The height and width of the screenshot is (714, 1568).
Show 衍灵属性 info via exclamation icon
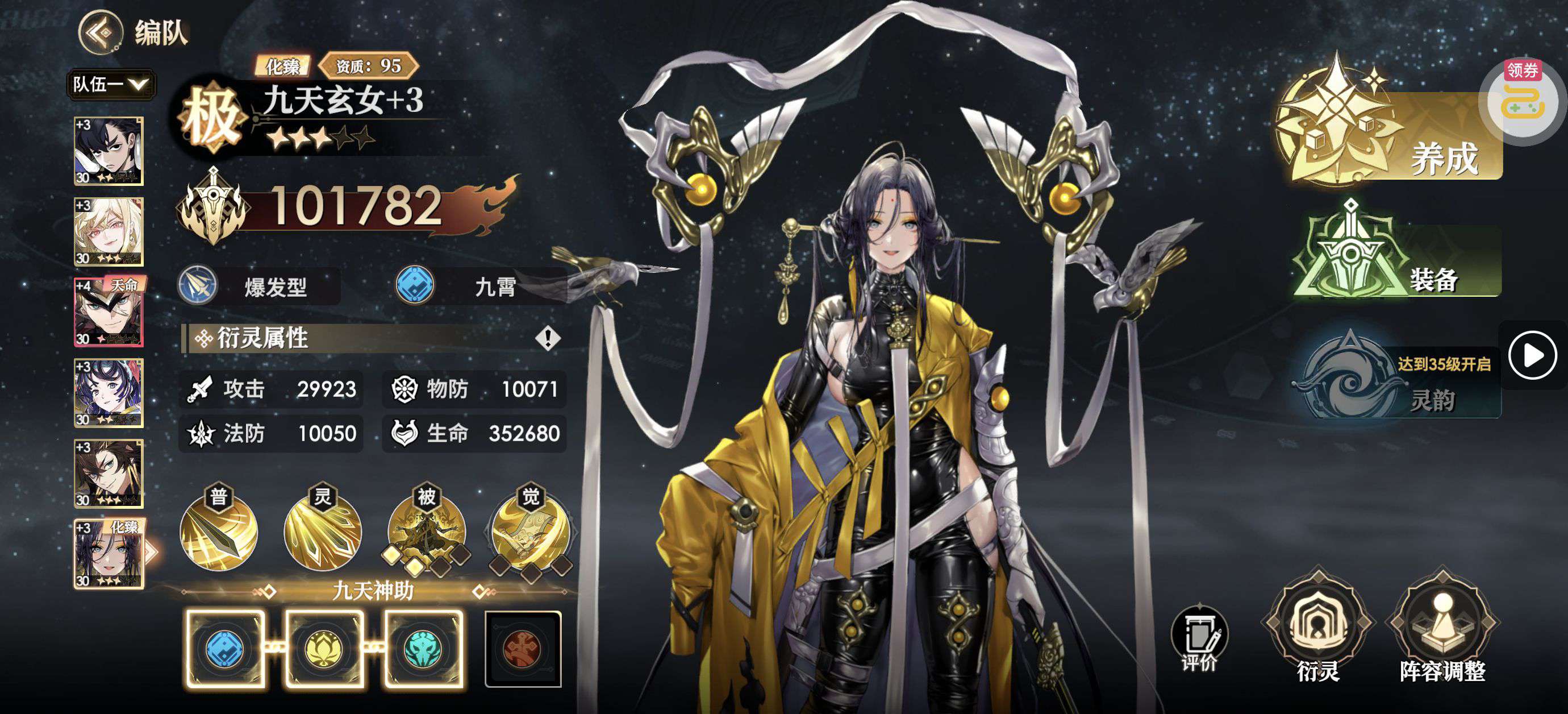pyautogui.click(x=548, y=338)
